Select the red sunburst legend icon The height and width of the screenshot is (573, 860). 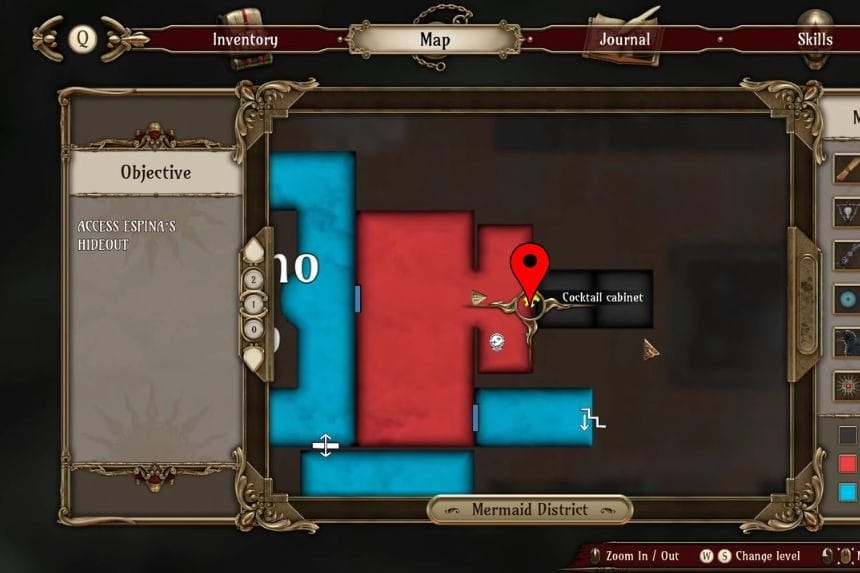pyautogui.click(x=848, y=384)
